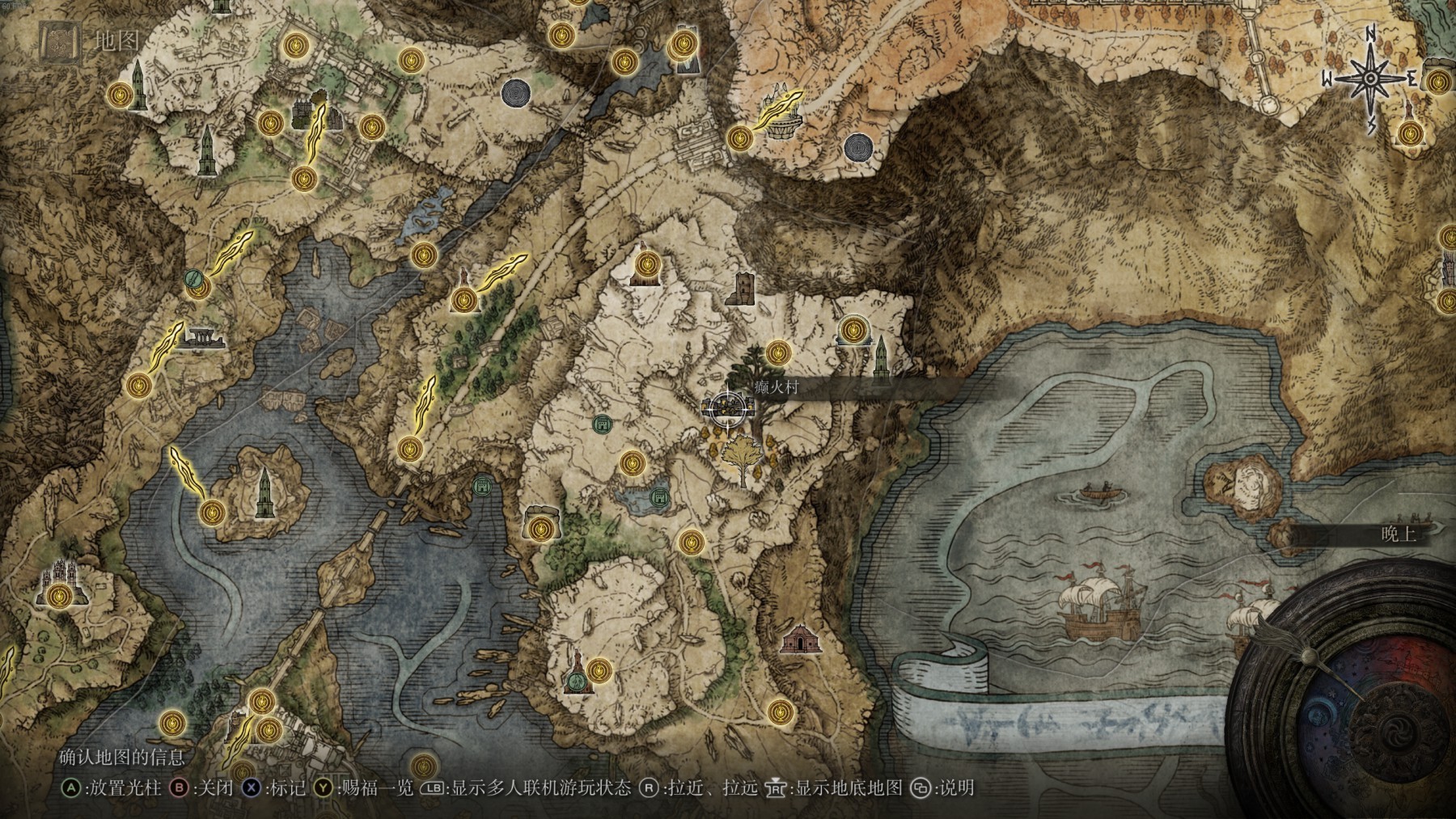Screen dimensions: 1456x819
Task: Select the columned ruins icon on the west lakeshore
Action: coord(199,340)
